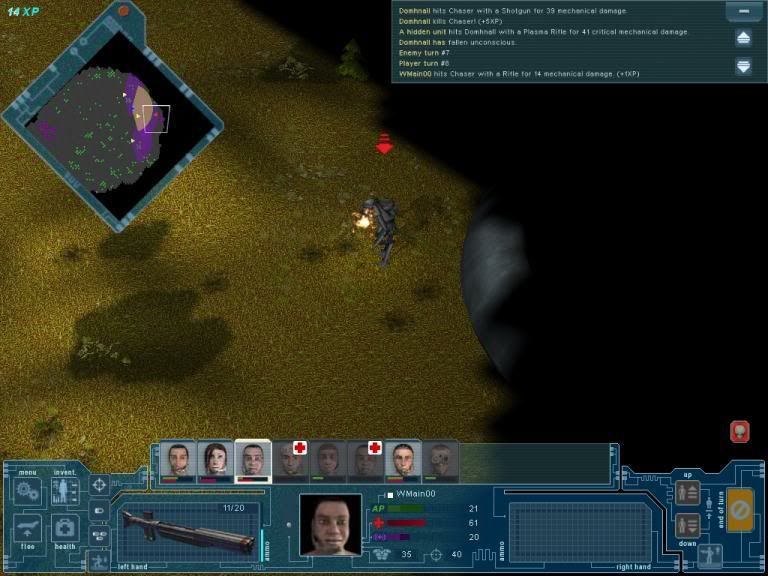Use the health medkit button
The image size is (768, 576).
[x=65, y=528]
